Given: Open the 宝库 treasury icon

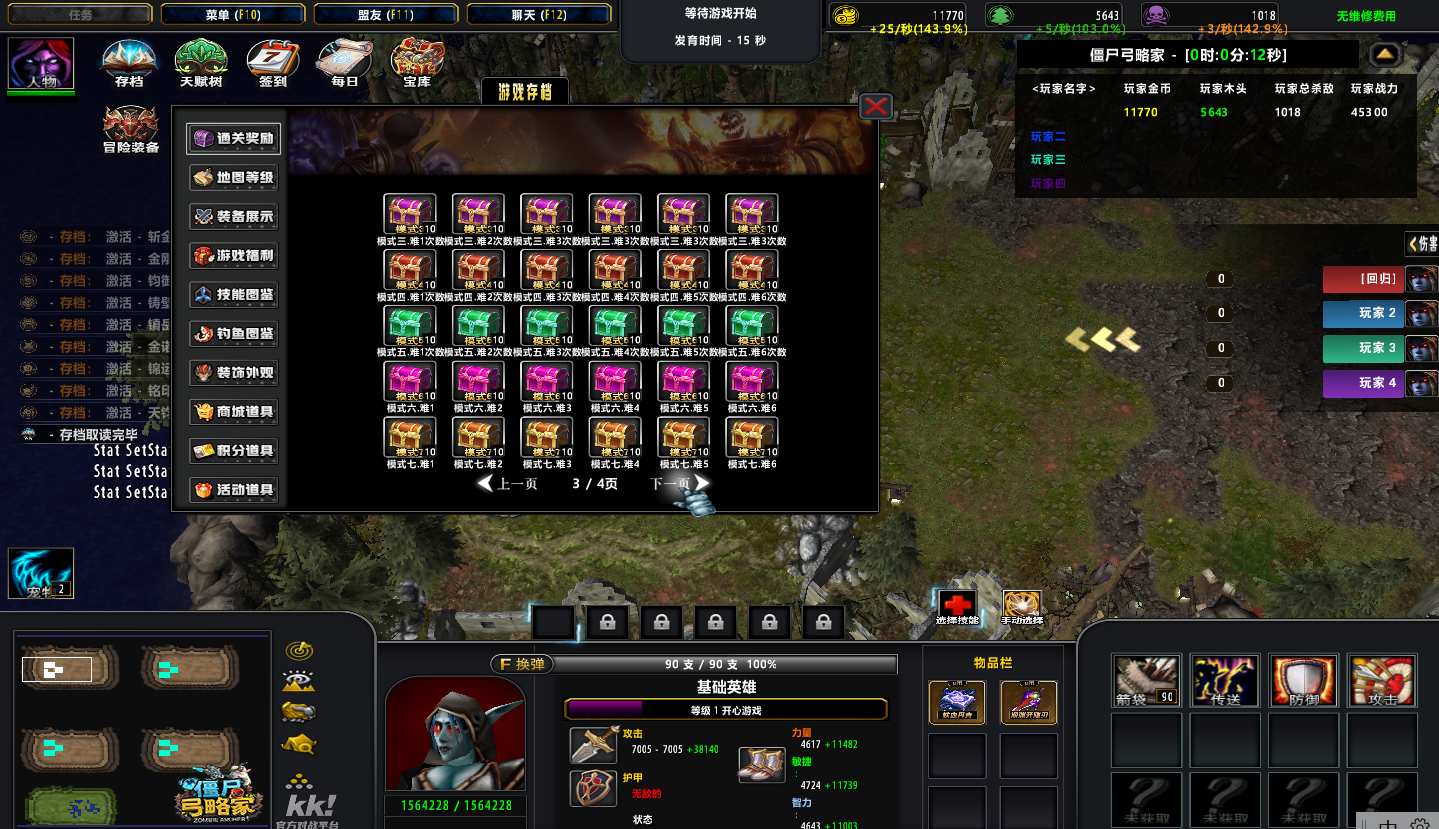Looking at the screenshot, I should point(417,62).
